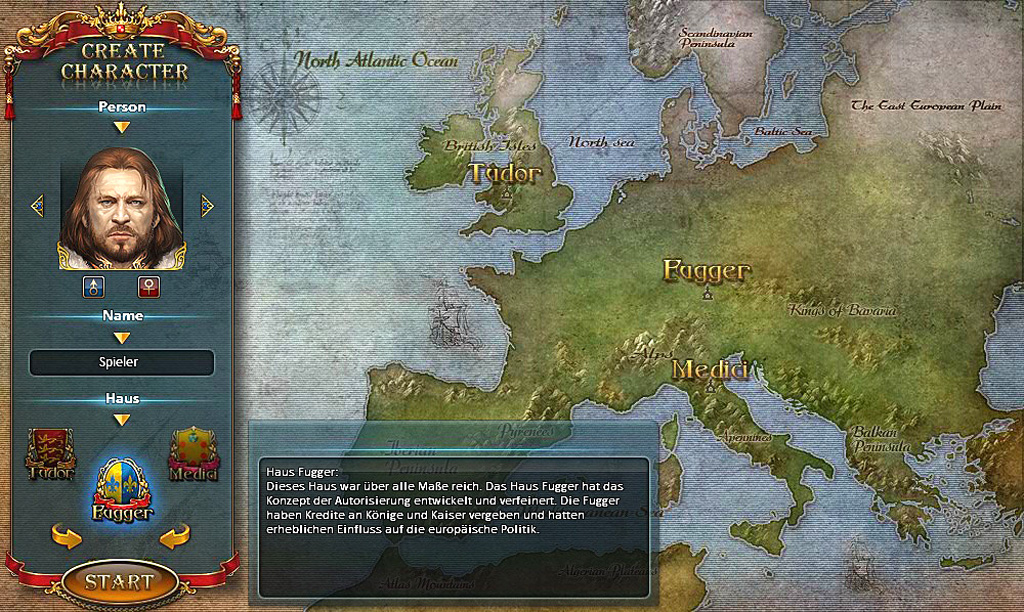Pick the Fugger label on the map
1024x612 pixels.
click(707, 271)
